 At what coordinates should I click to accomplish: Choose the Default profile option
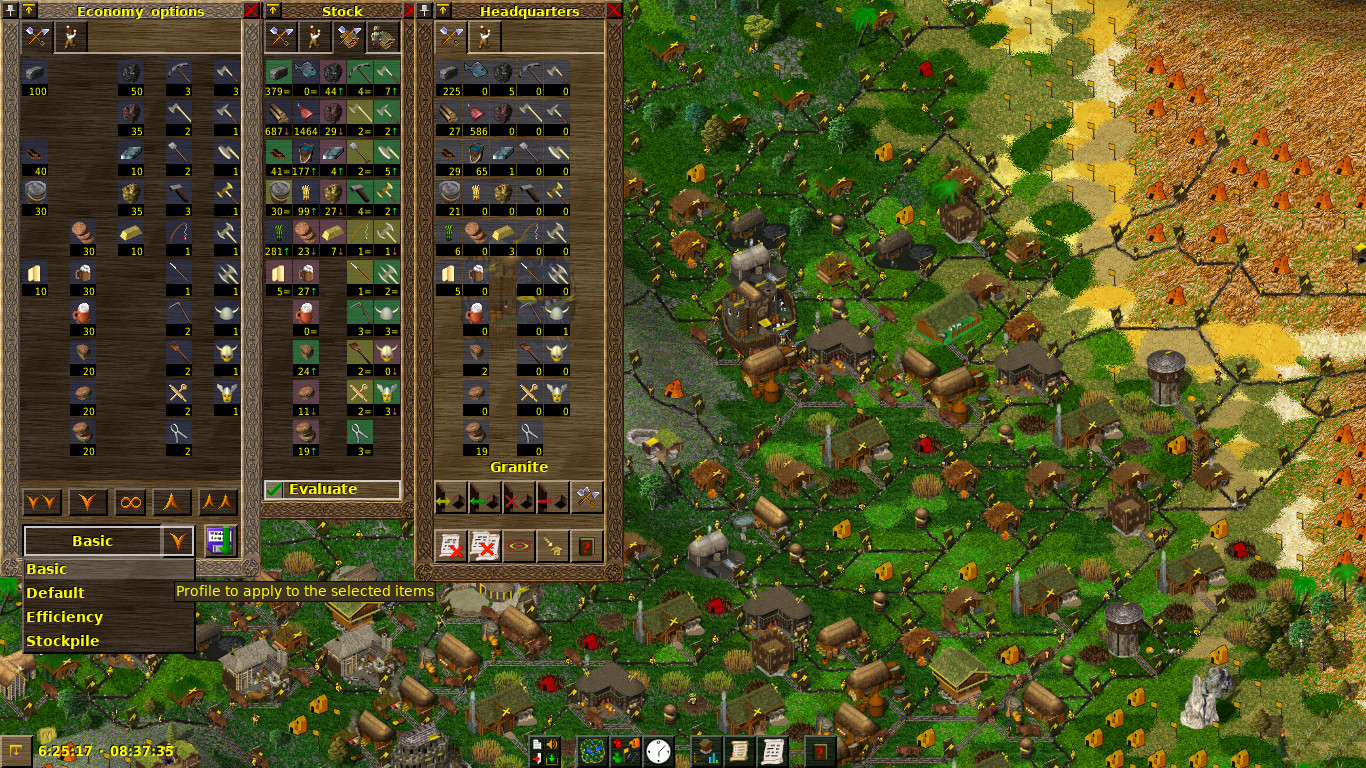coord(56,593)
